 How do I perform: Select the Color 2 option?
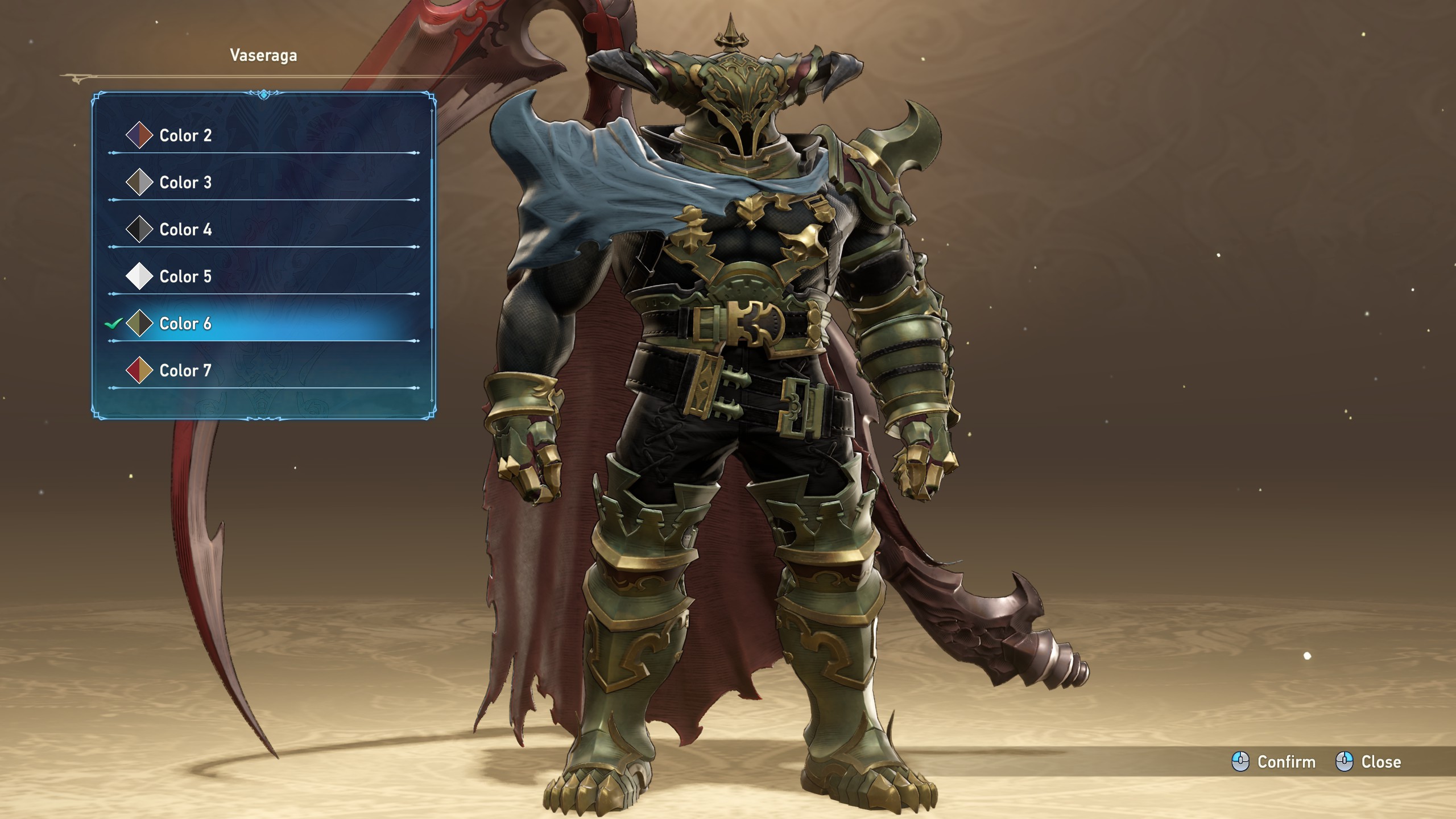185,136
